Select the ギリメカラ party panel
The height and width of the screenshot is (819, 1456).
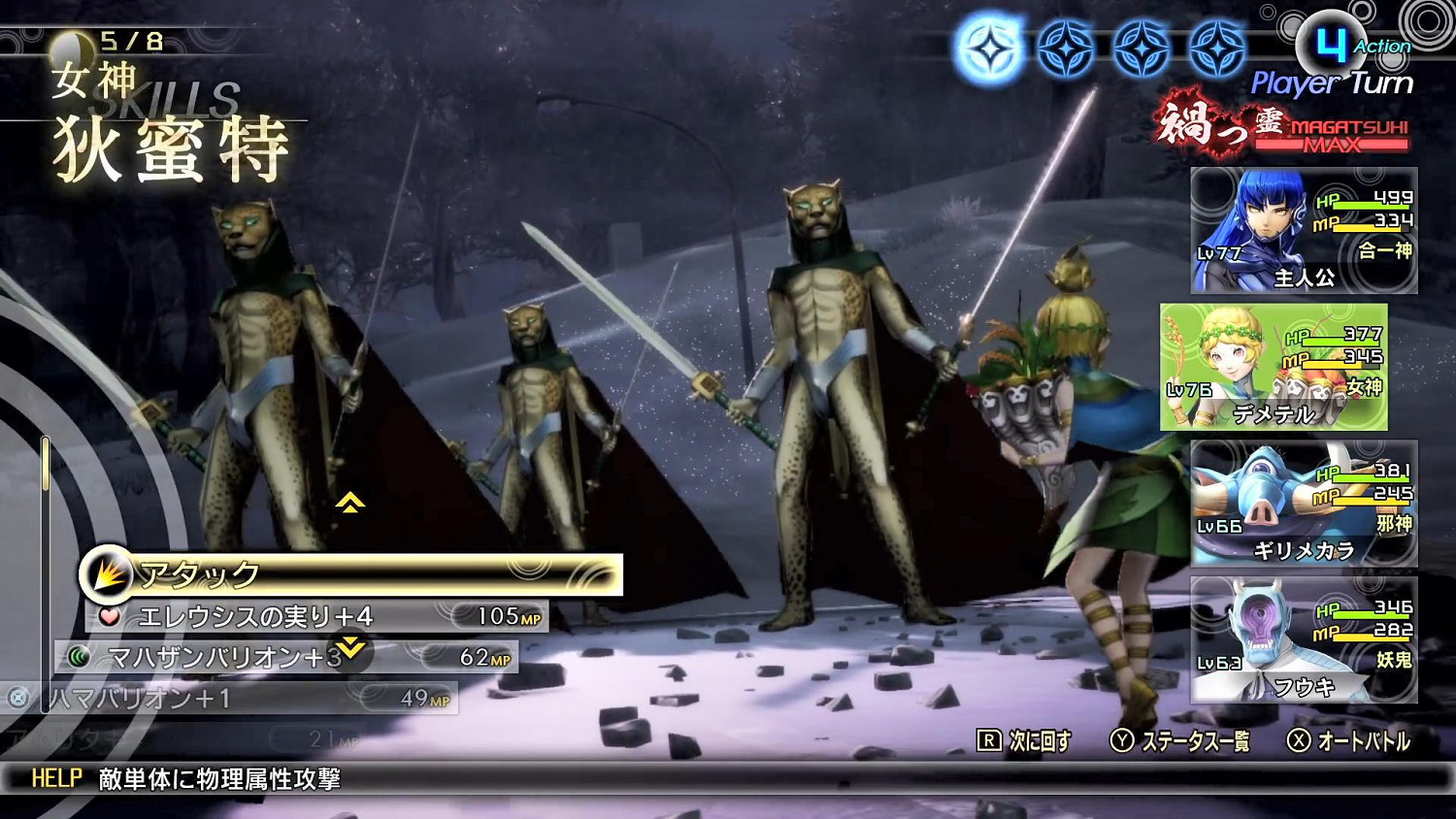(x=1304, y=504)
